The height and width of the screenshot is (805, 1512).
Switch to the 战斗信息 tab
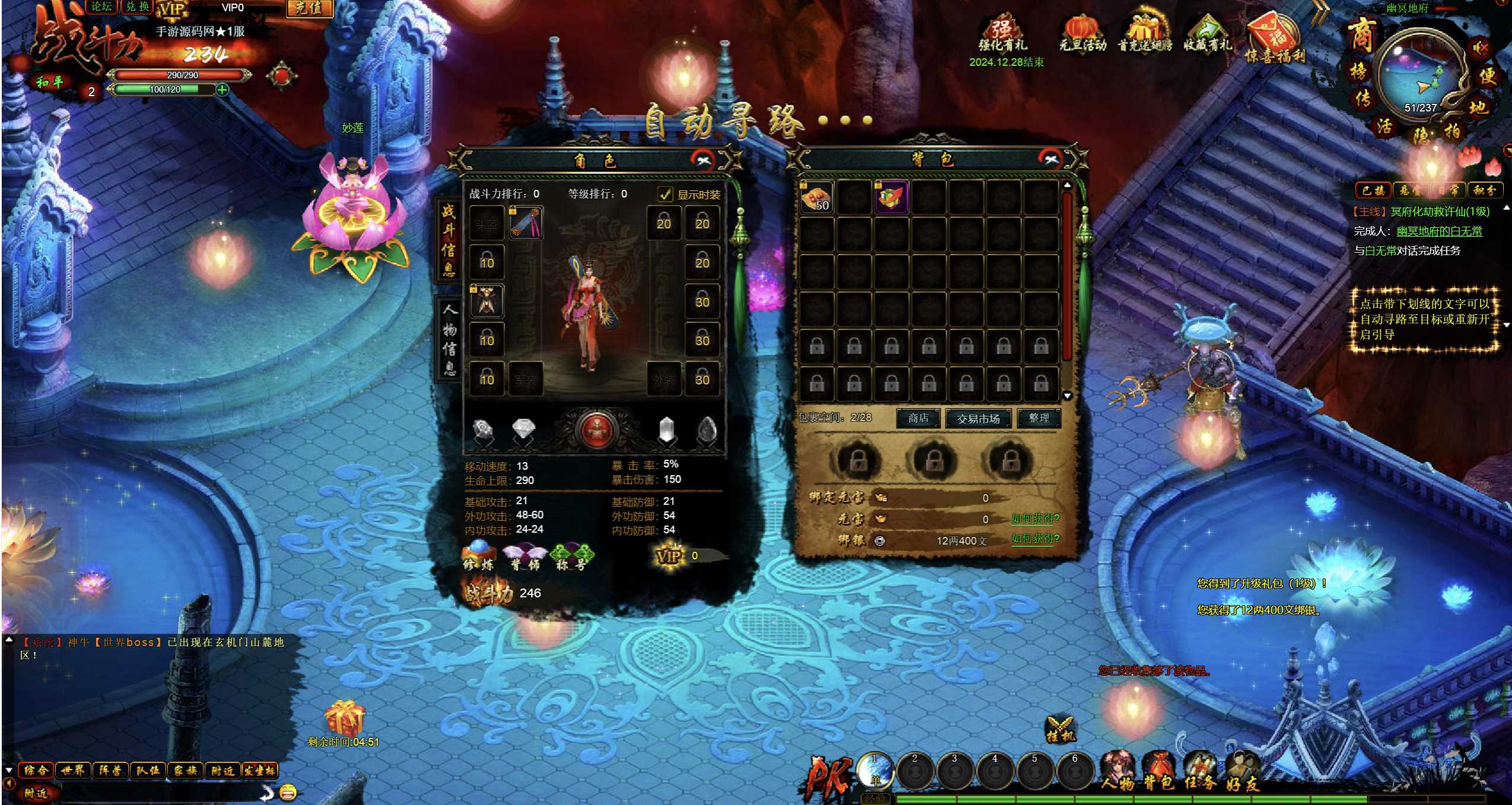click(448, 240)
